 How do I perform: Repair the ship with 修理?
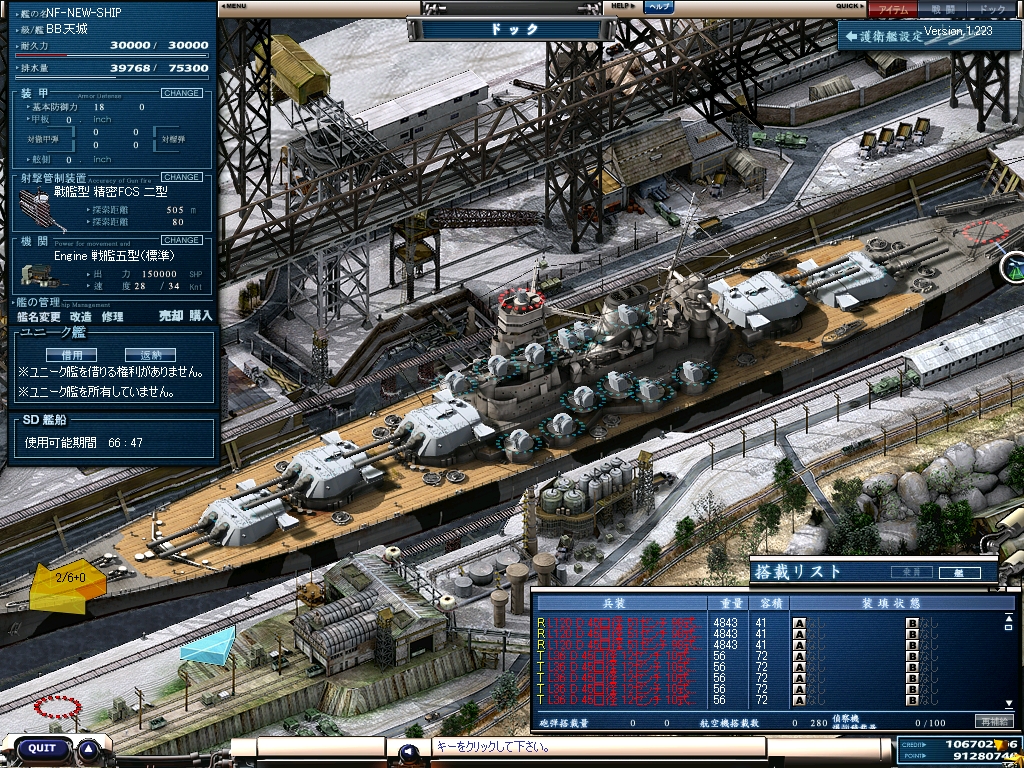tap(112, 316)
